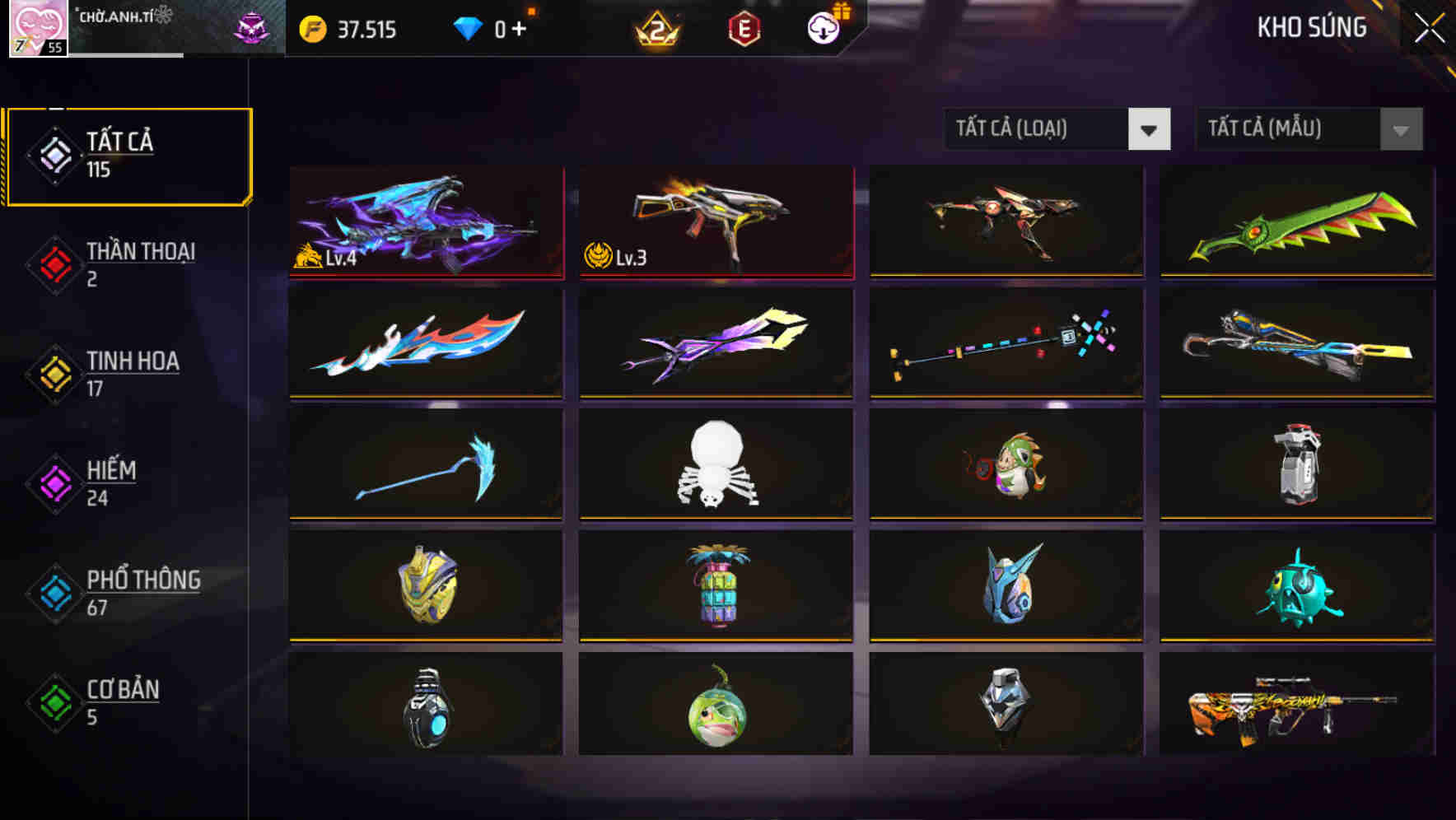Screen dimensions: 1456x820
Task: Select the Lv.4 purple dragon gun skin
Action: (425, 222)
